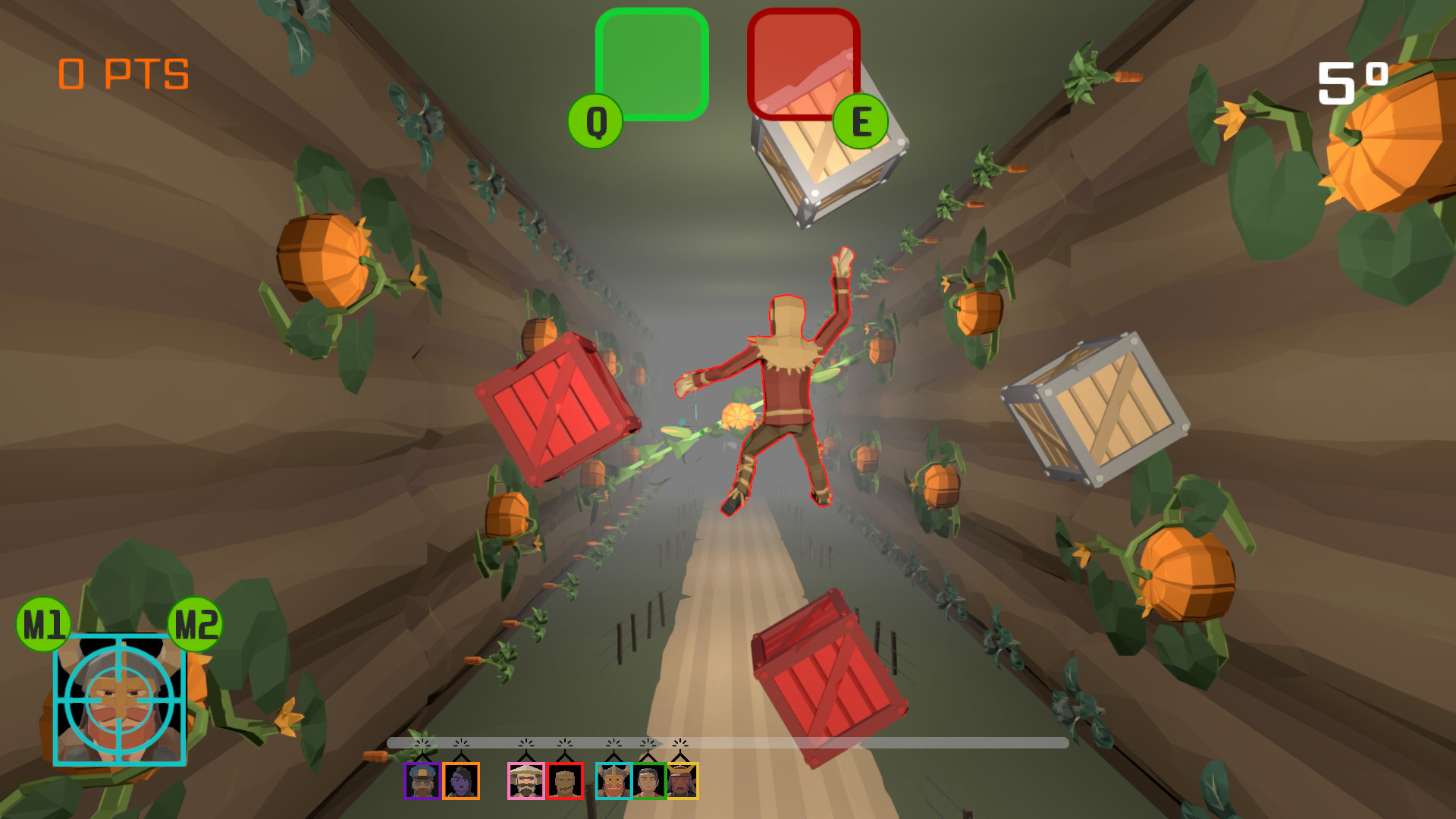This screenshot has height=819, width=1456.
Task: Click the 0 PTS score display
Action: pos(124,74)
